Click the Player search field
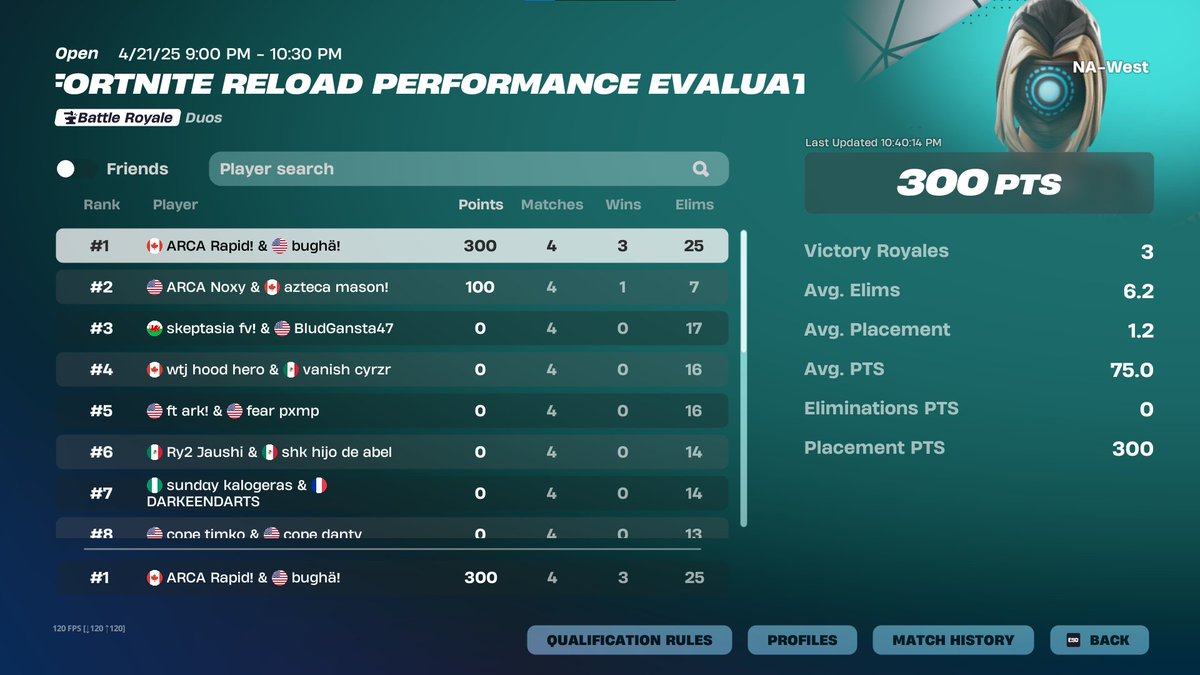Screen dimensions: 1200x675 pos(450,169)
